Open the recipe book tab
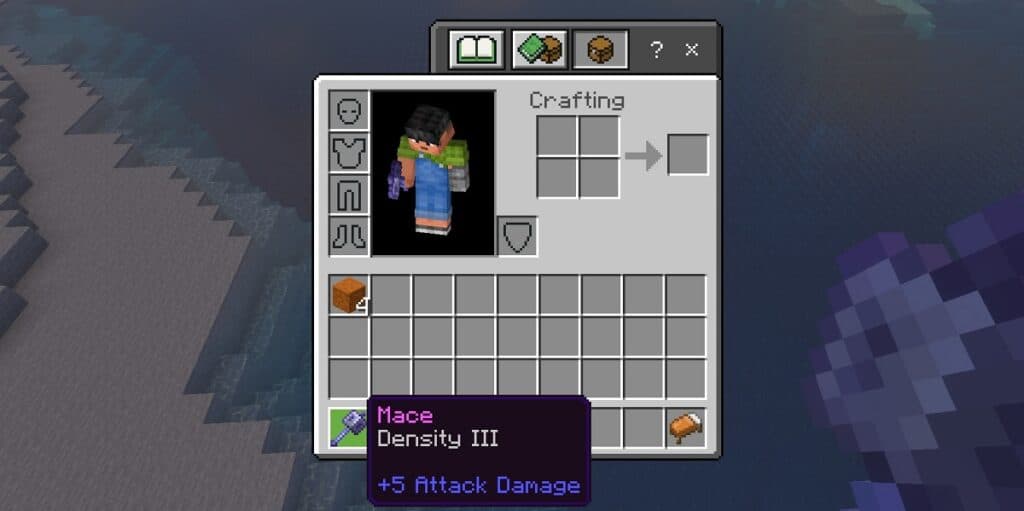 [476, 49]
